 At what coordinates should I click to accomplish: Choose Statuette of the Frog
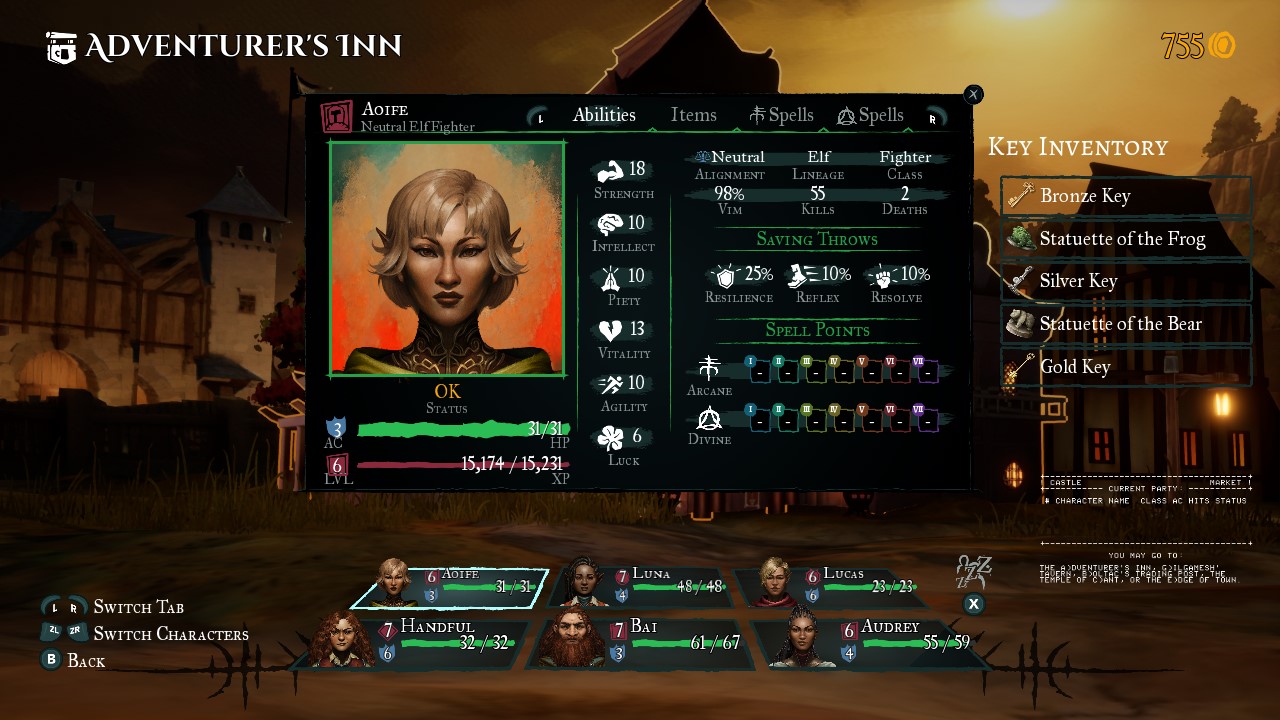point(1126,239)
